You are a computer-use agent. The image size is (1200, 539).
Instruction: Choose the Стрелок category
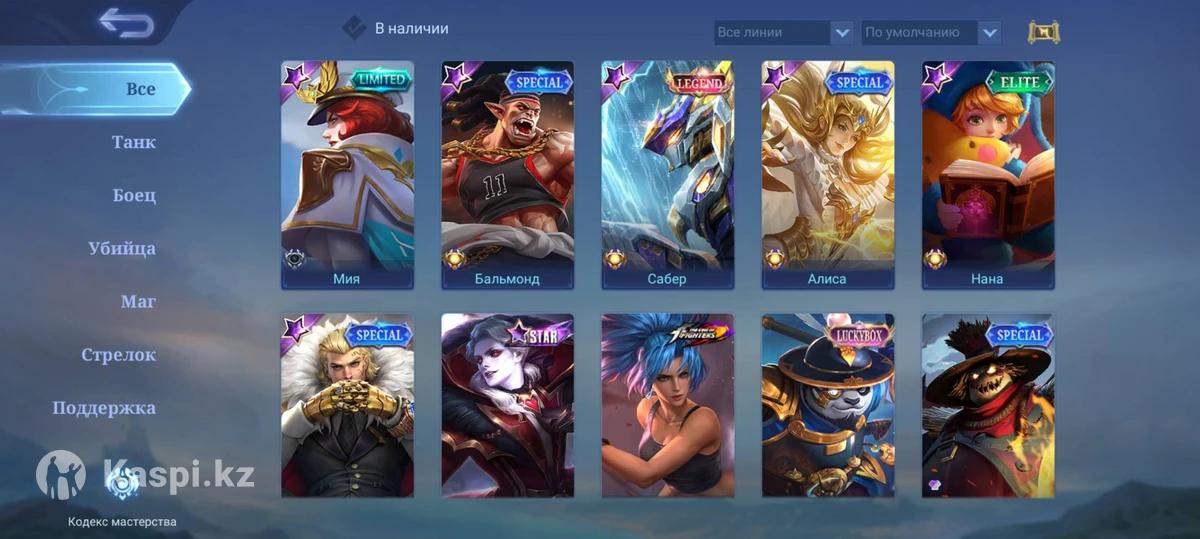pos(118,354)
